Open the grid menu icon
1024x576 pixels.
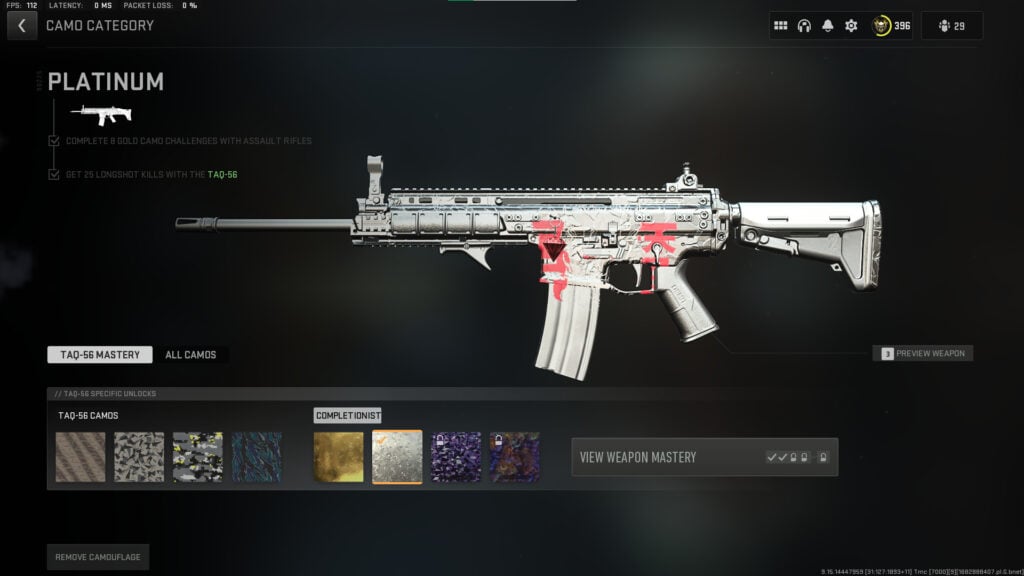tap(781, 26)
